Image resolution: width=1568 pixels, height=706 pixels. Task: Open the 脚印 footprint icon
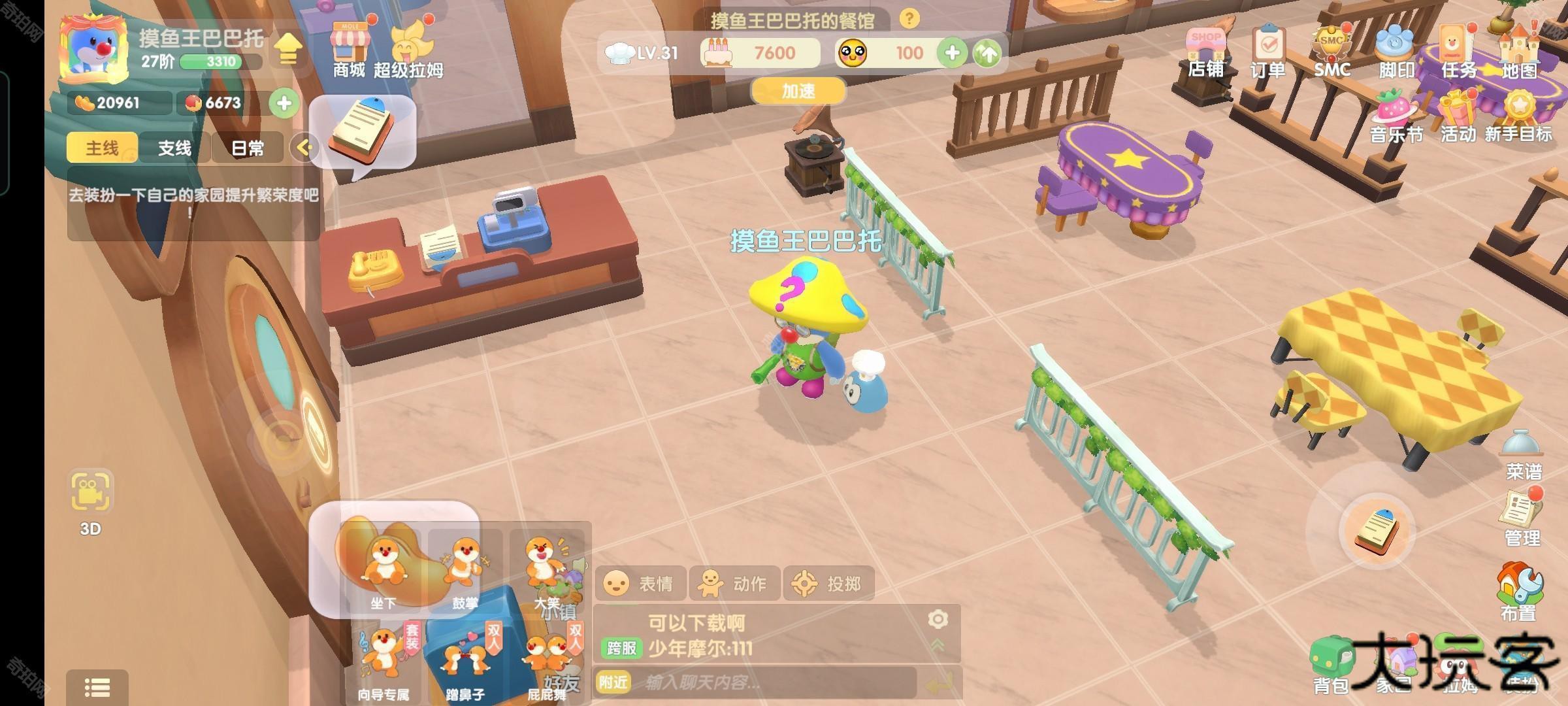click(x=1396, y=51)
